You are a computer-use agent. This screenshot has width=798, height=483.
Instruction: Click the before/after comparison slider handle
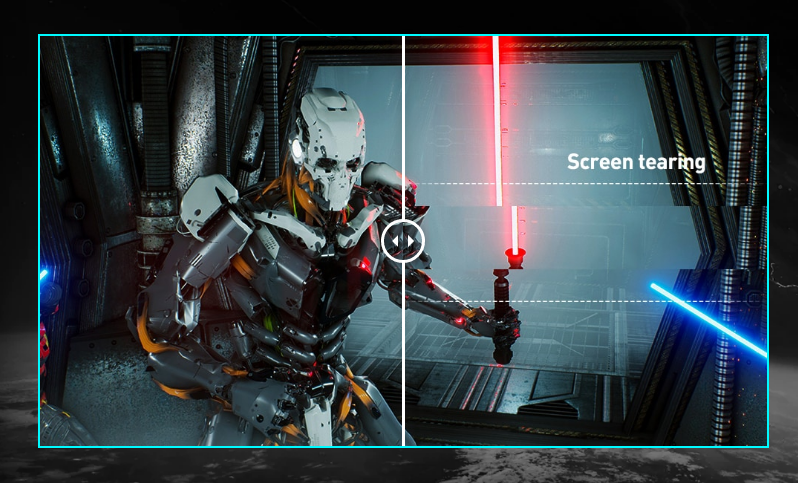coord(403,241)
